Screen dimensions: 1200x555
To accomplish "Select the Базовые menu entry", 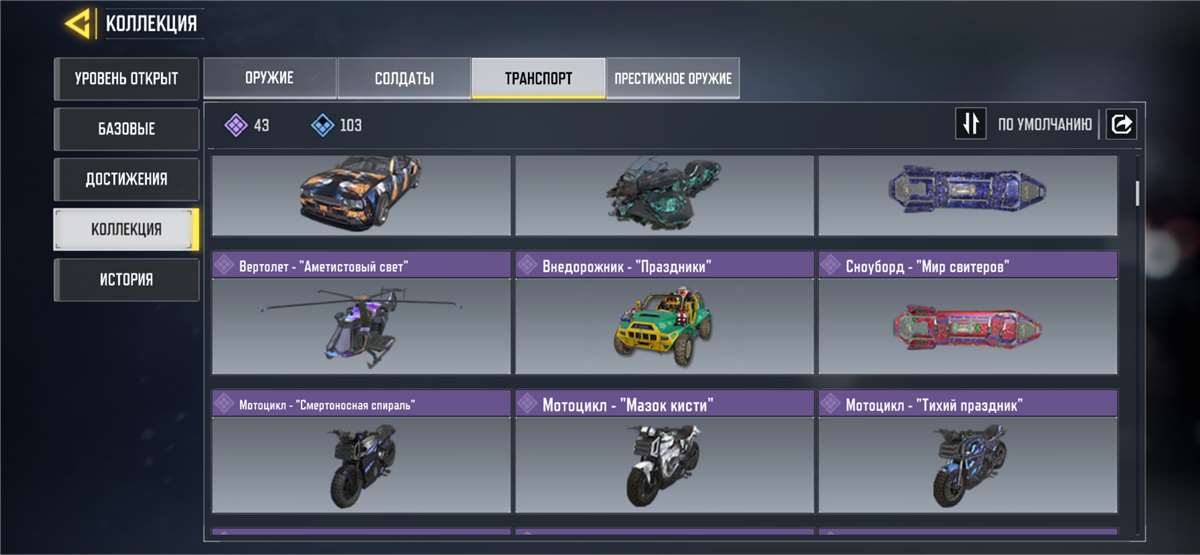I will coord(126,129).
